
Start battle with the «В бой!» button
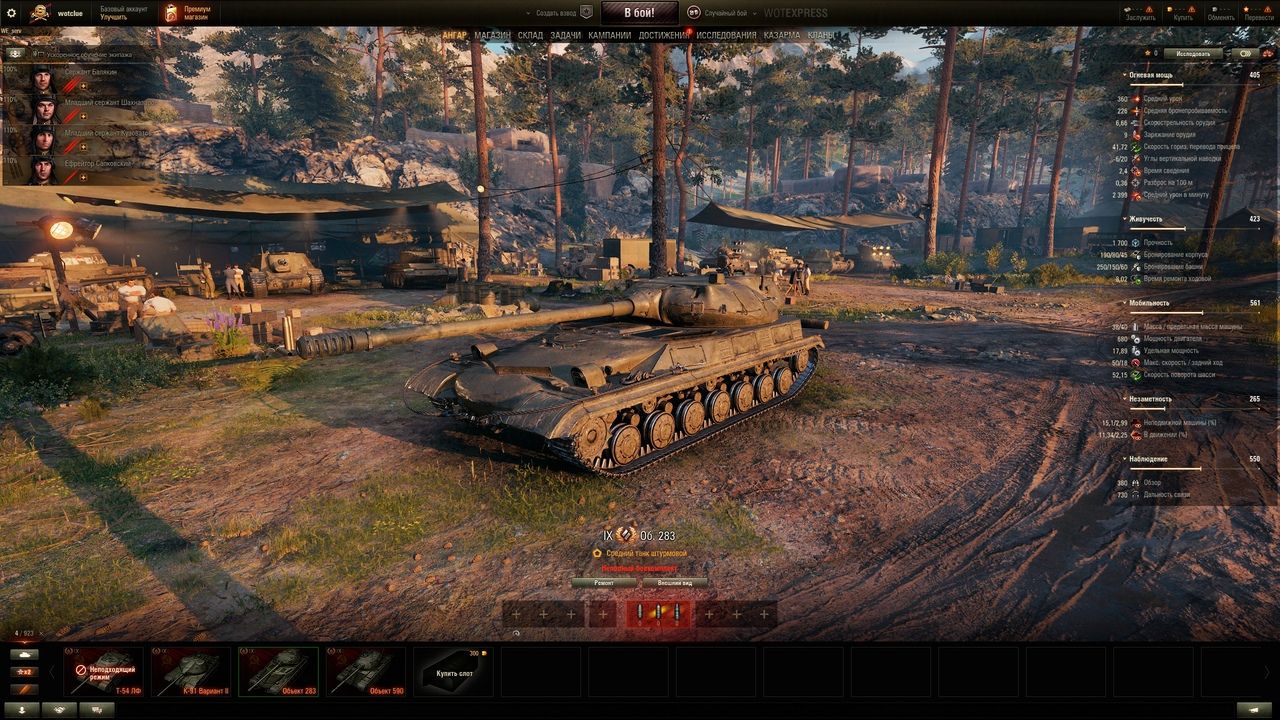639,13
